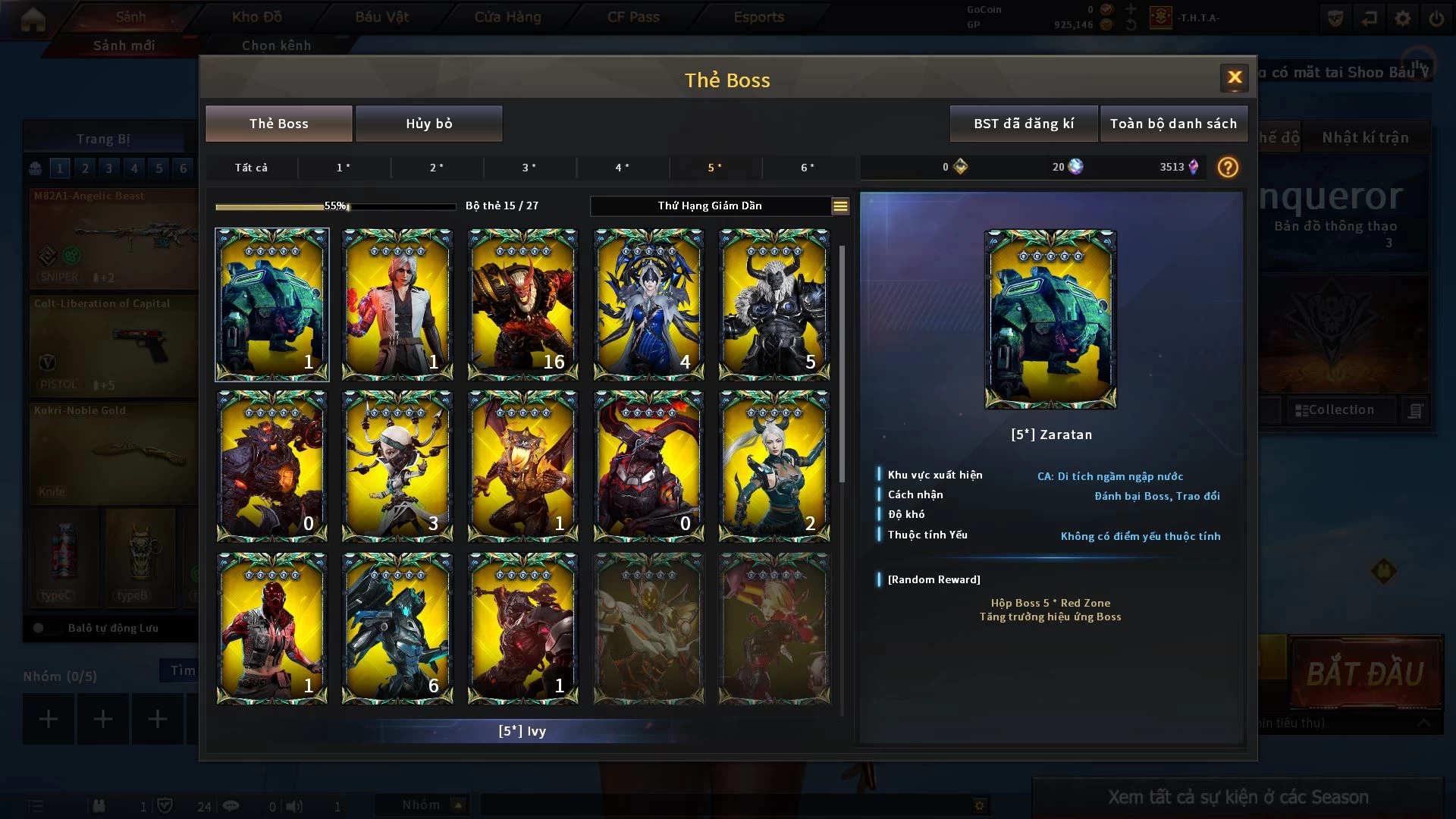The width and height of the screenshot is (1456, 819).
Task: Select the masked girl card with count 3
Action: pyautogui.click(x=397, y=466)
